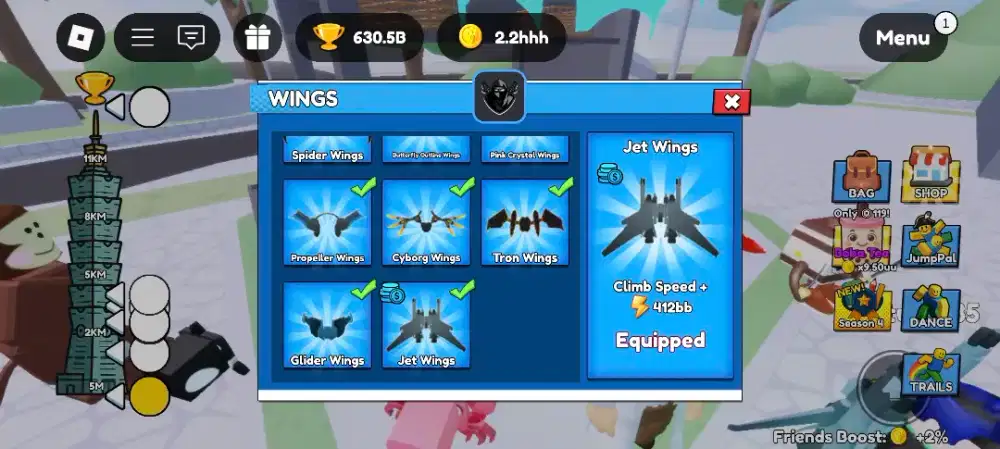This screenshot has height=449, width=1000.
Task: Open the Trails menu
Action: [x=930, y=373]
